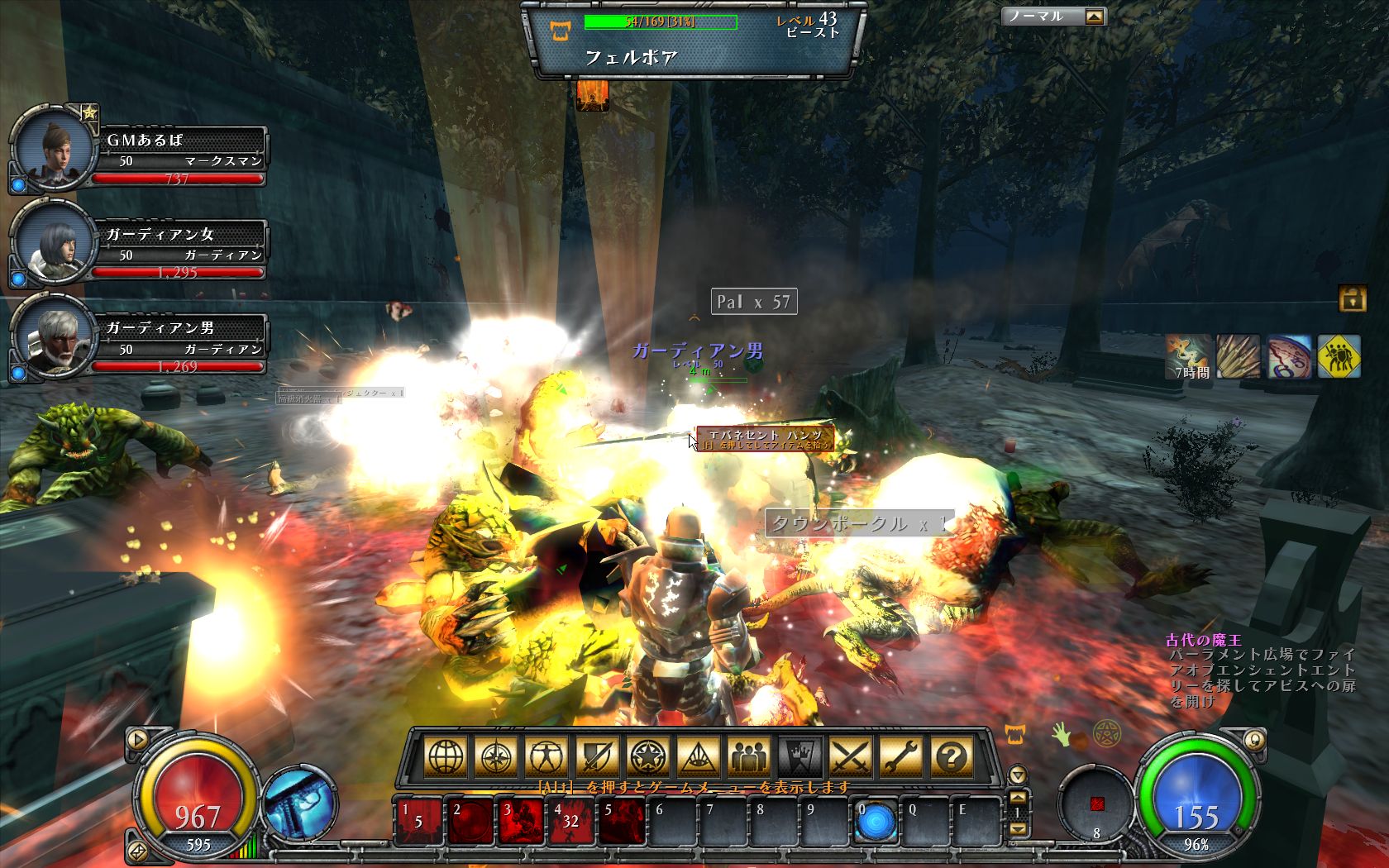Open the question mark help button

[x=952, y=756]
